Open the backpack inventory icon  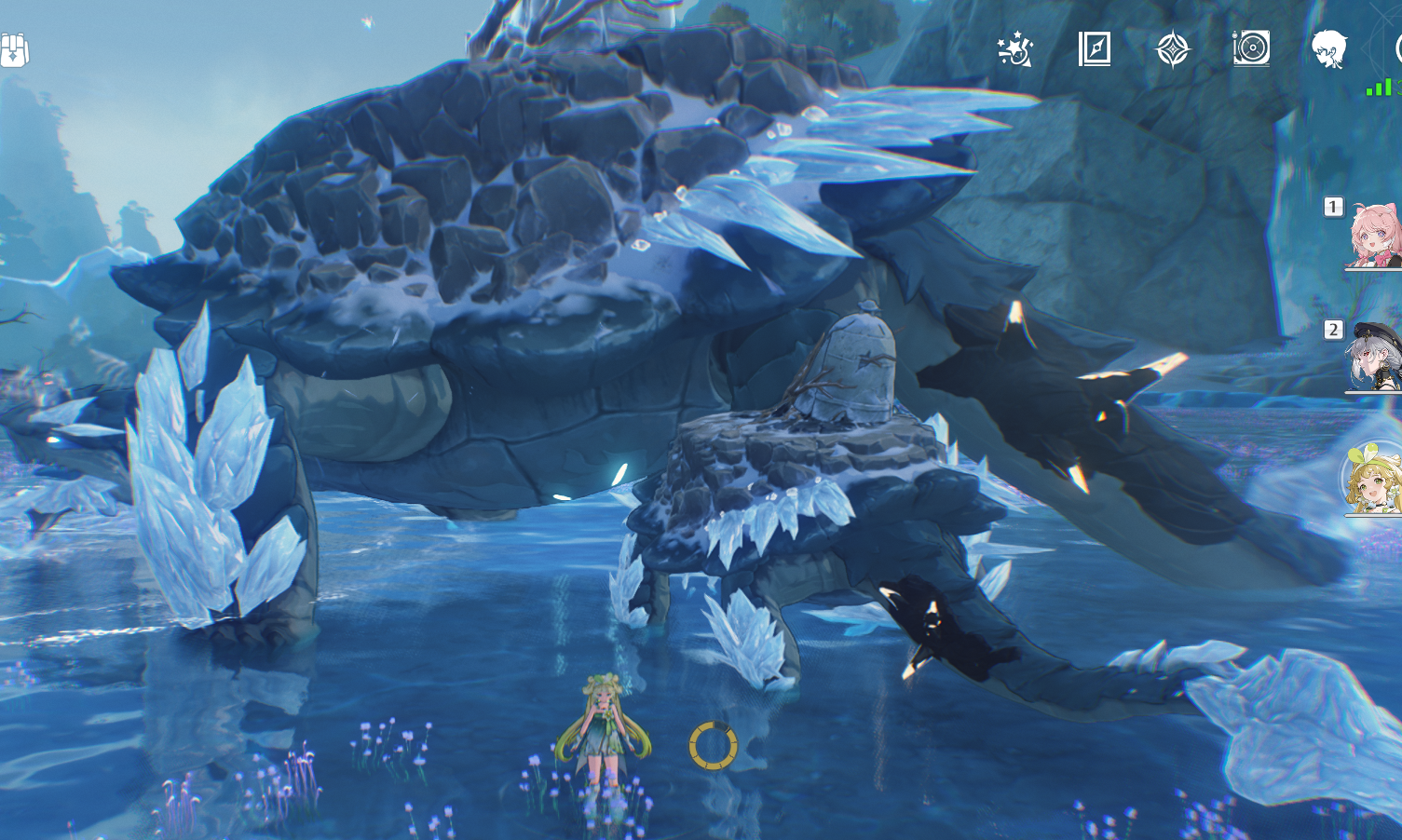[13, 50]
